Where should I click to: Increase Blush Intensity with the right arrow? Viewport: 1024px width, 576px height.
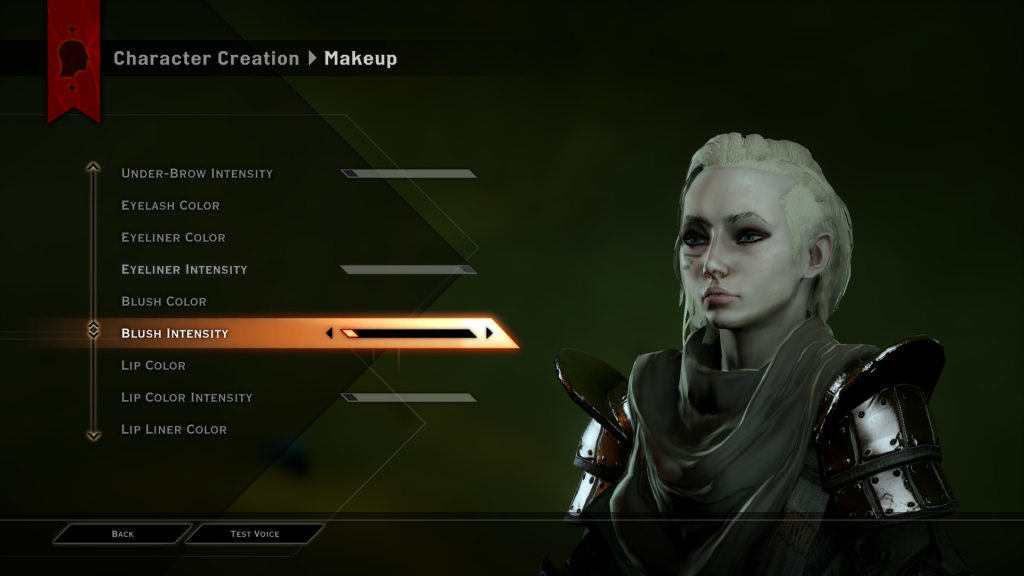click(489, 333)
